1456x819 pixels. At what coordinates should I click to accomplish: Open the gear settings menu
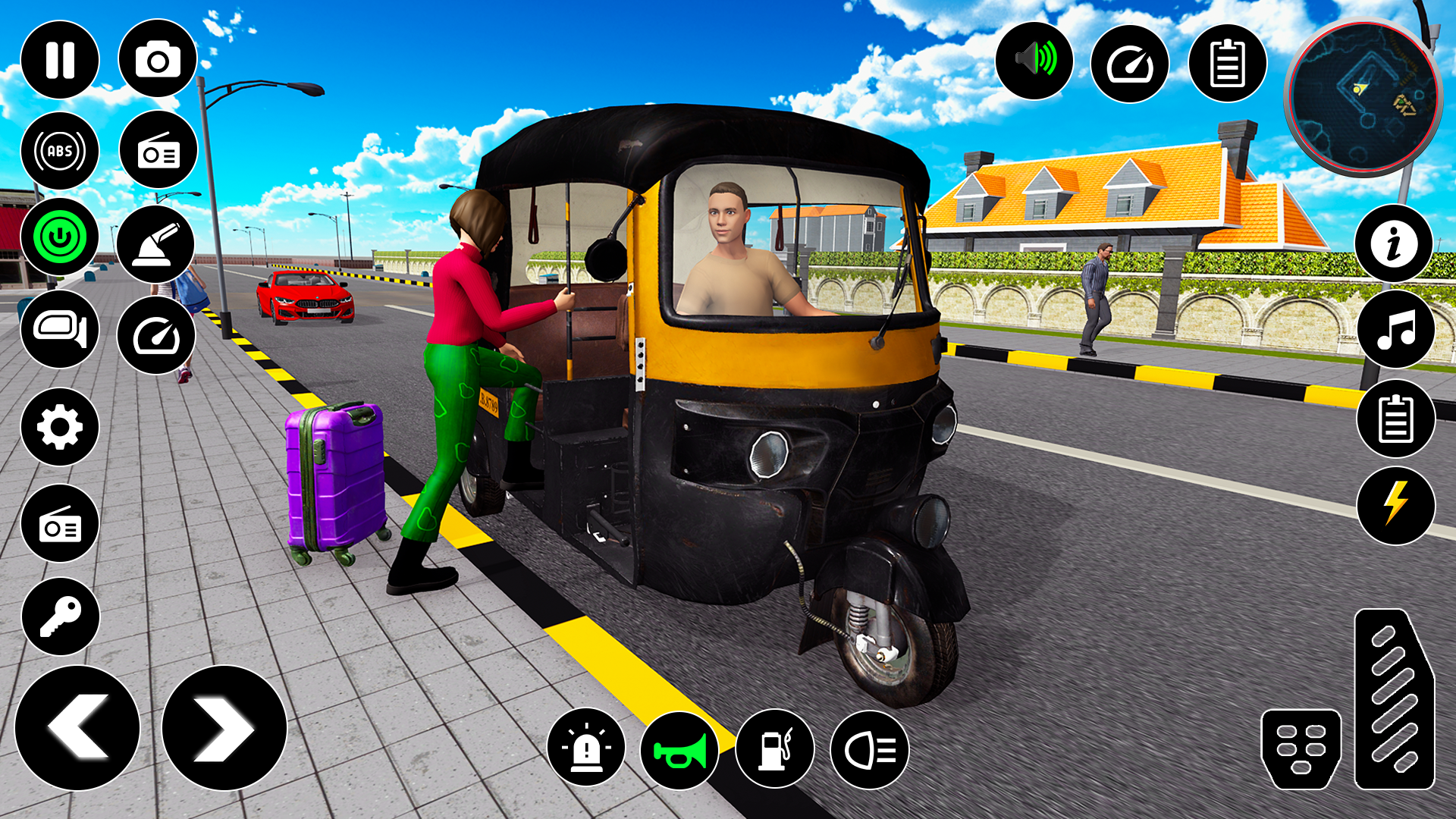(x=60, y=427)
